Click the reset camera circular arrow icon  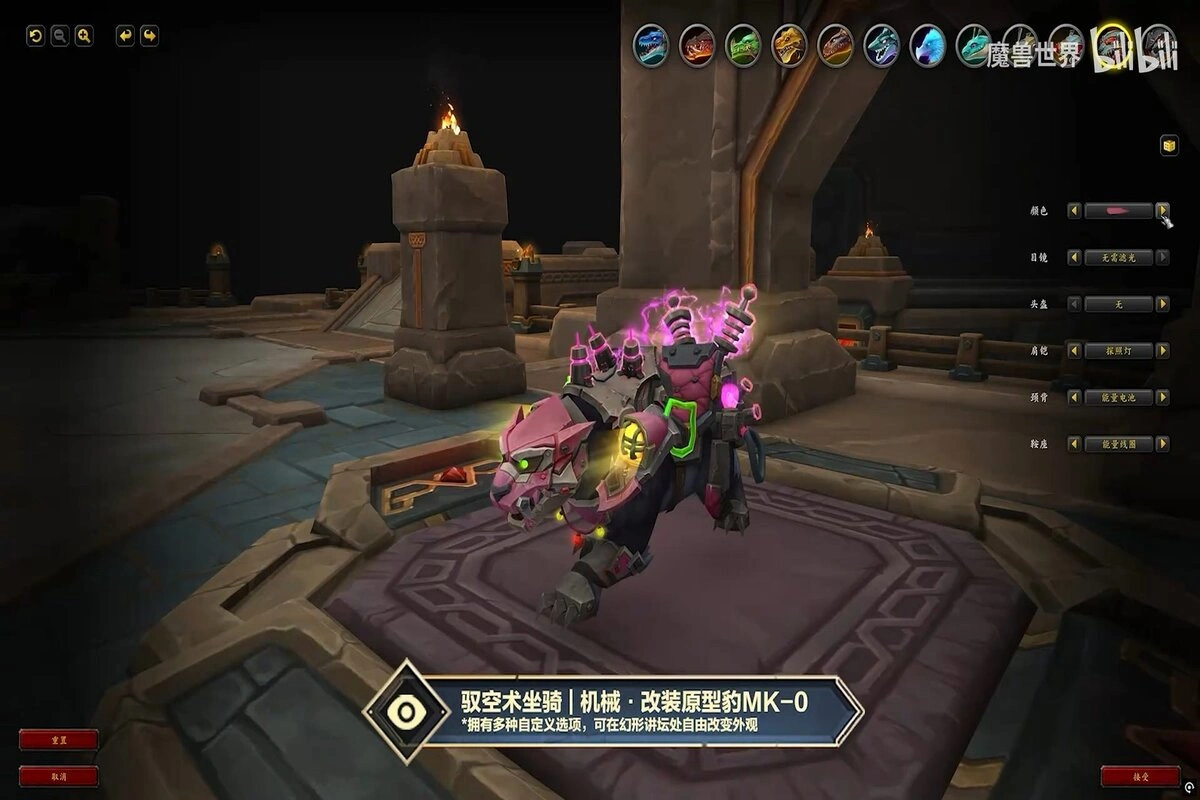coord(35,36)
